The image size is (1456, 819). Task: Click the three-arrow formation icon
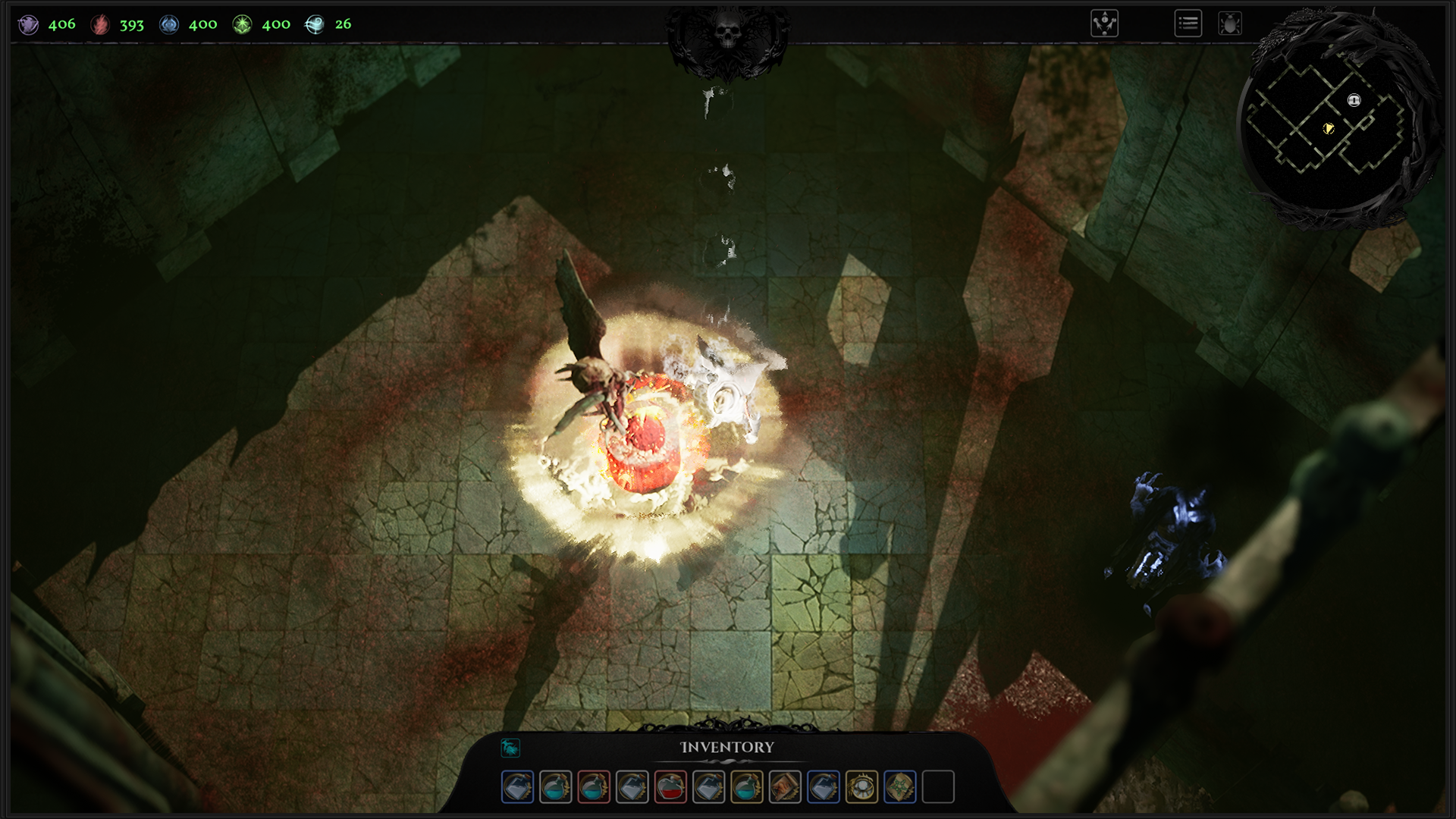(1105, 24)
